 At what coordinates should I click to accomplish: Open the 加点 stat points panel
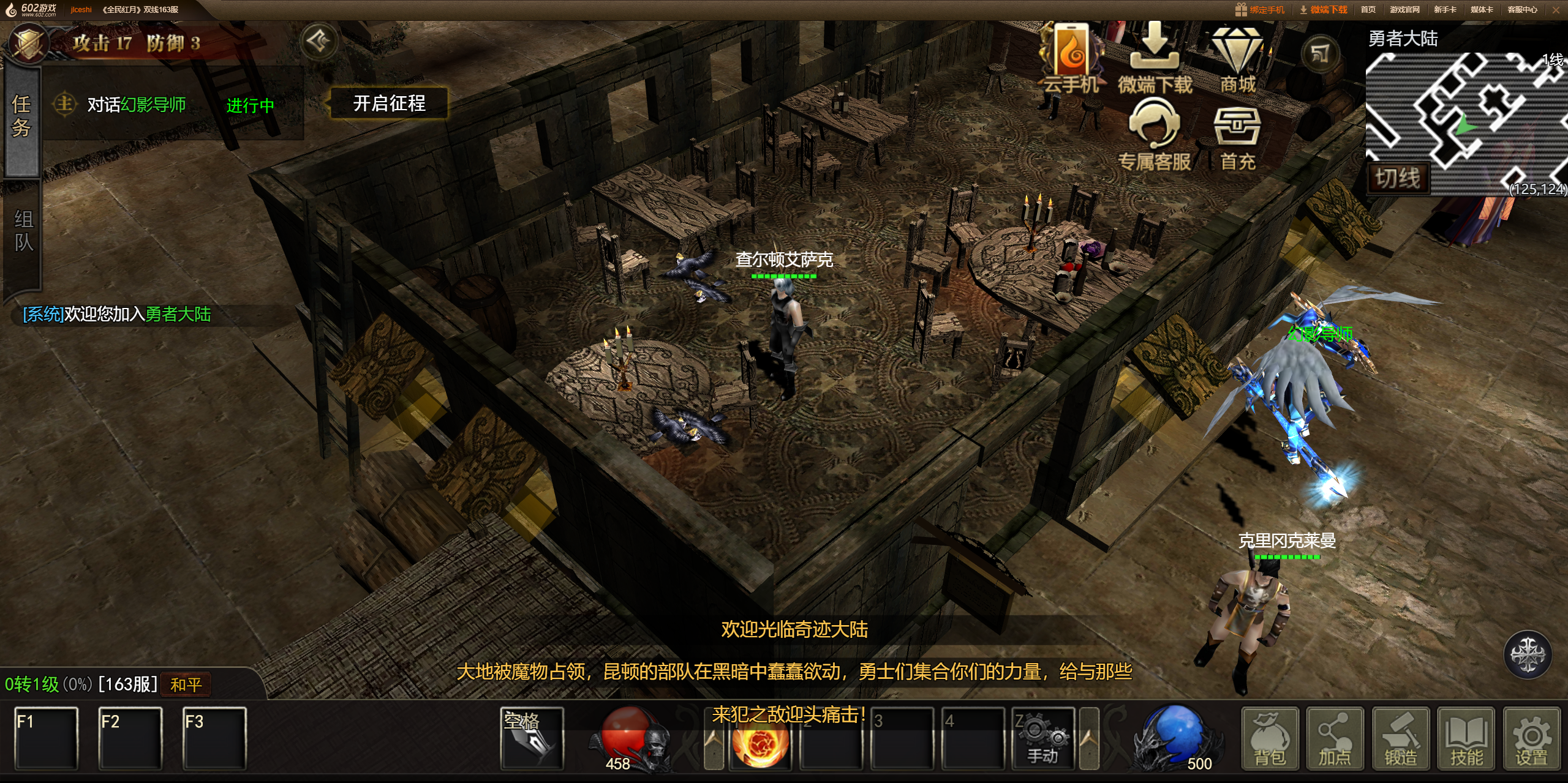(x=1335, y=739)
